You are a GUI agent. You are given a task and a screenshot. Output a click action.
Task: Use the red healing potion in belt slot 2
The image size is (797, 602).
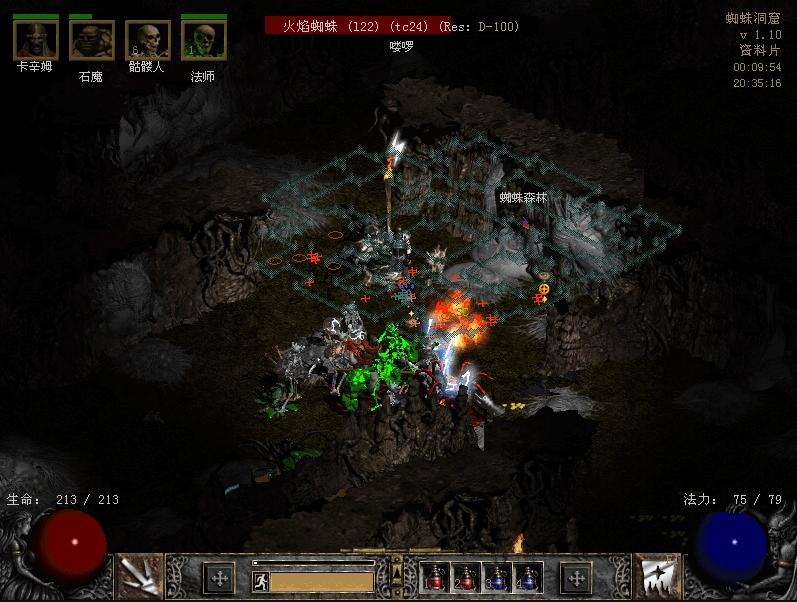coord(466,577)
